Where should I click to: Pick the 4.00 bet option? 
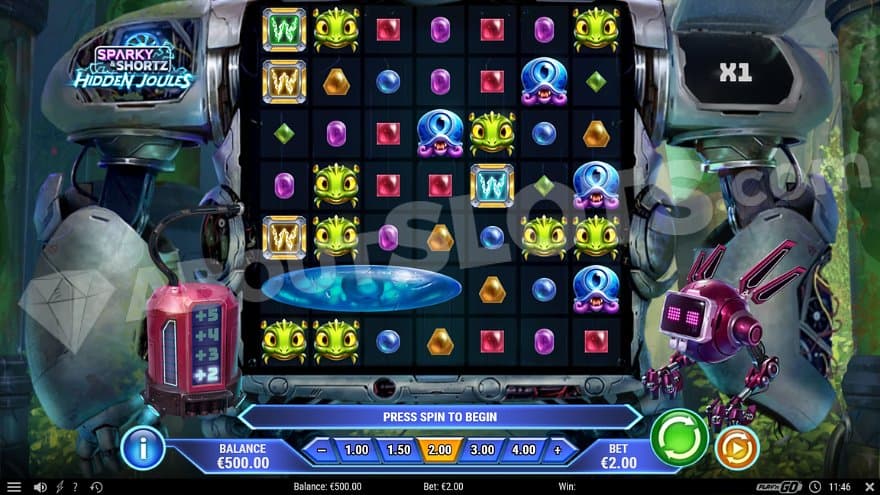click(x=523, y=450)
